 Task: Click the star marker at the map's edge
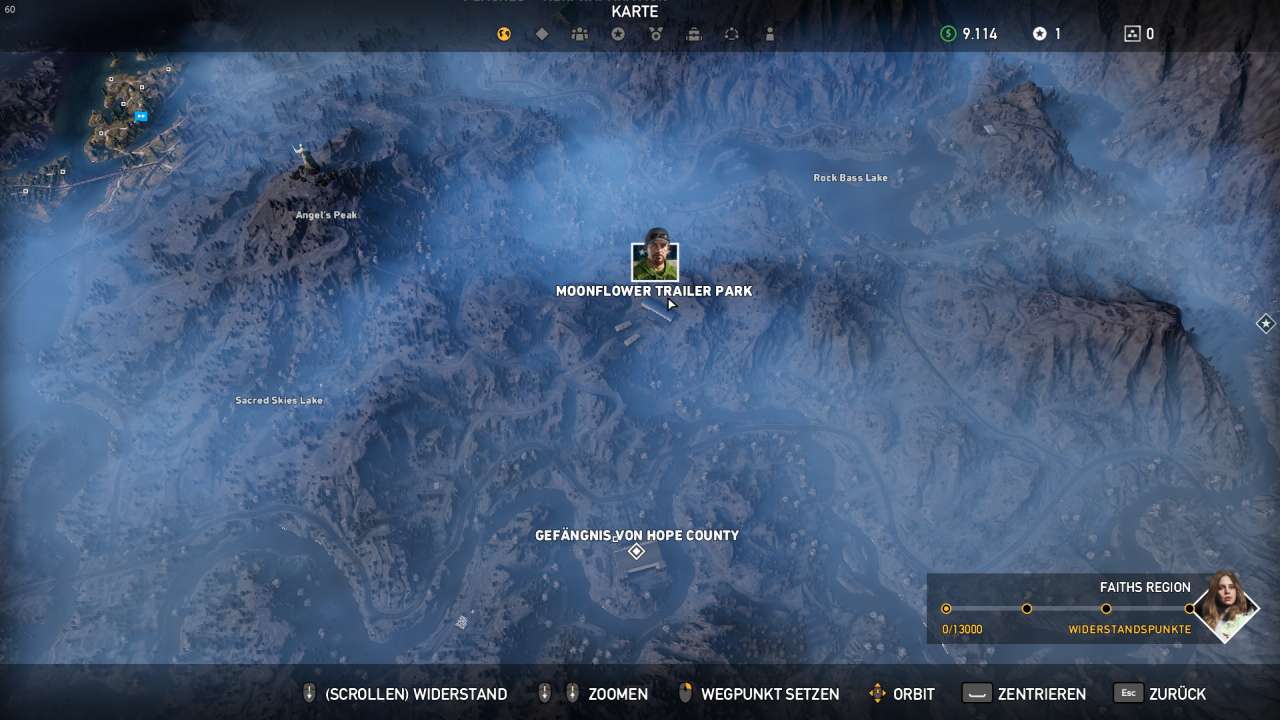click(x=1265, y=323)
